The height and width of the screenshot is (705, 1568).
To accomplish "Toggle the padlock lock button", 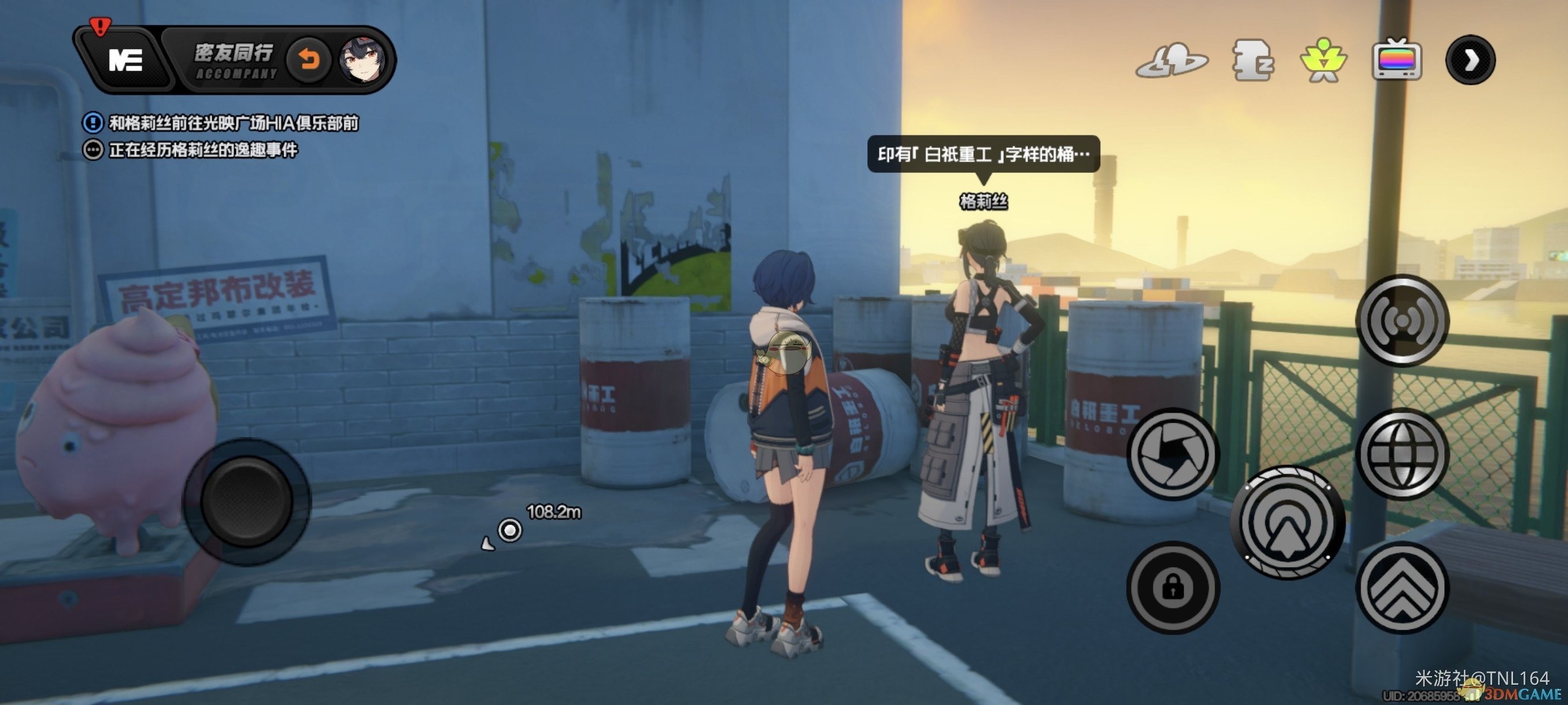I will click(x=1173, y=588).
